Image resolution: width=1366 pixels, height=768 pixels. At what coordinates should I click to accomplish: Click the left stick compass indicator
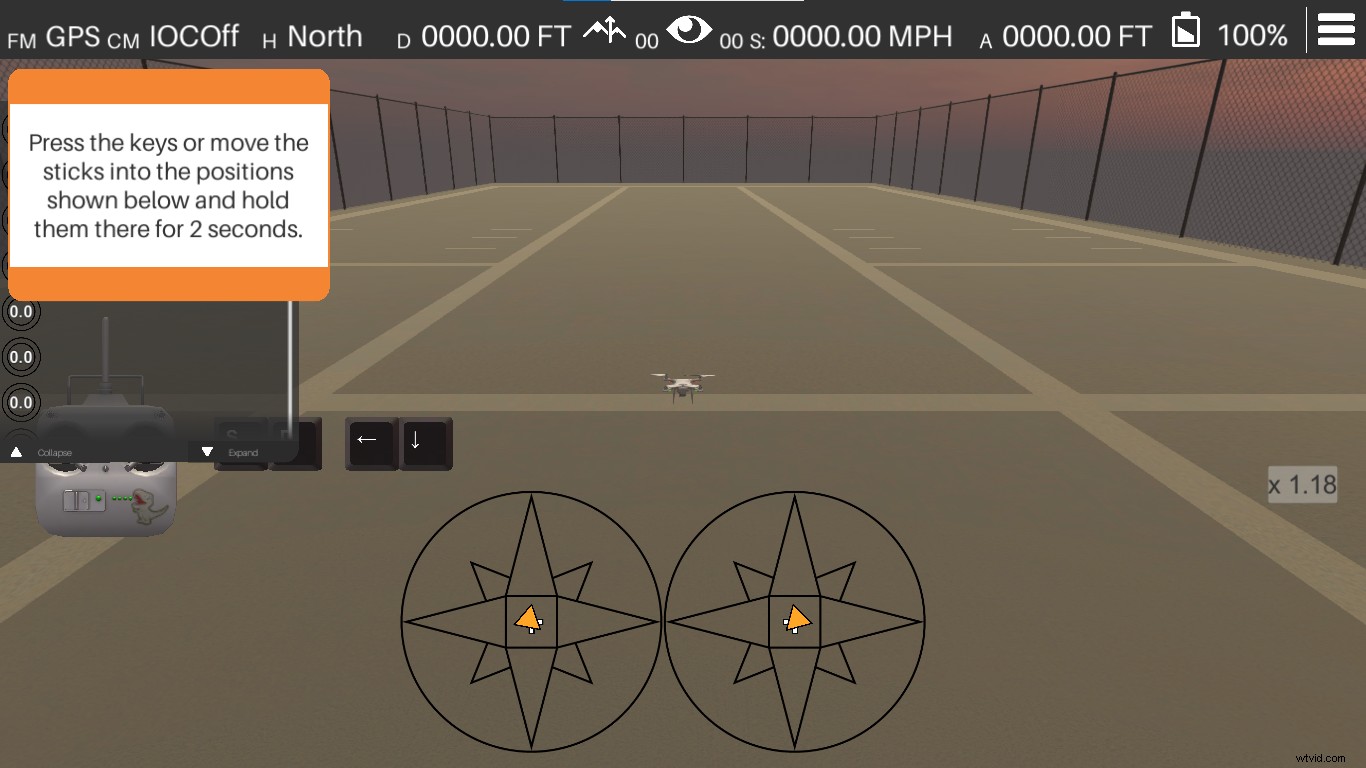[531, 620]
